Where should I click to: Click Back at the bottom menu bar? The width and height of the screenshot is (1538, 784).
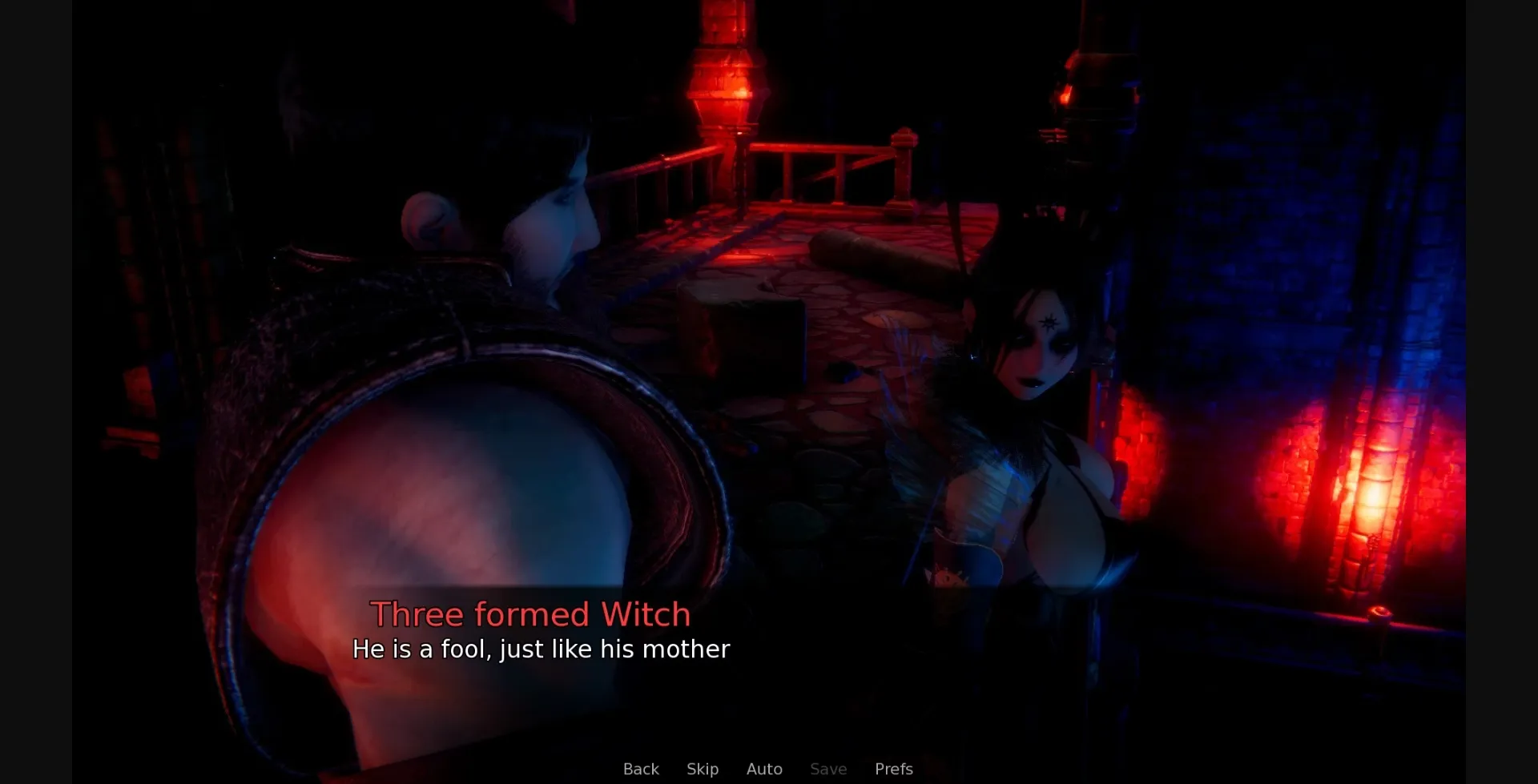coord(641,769)
